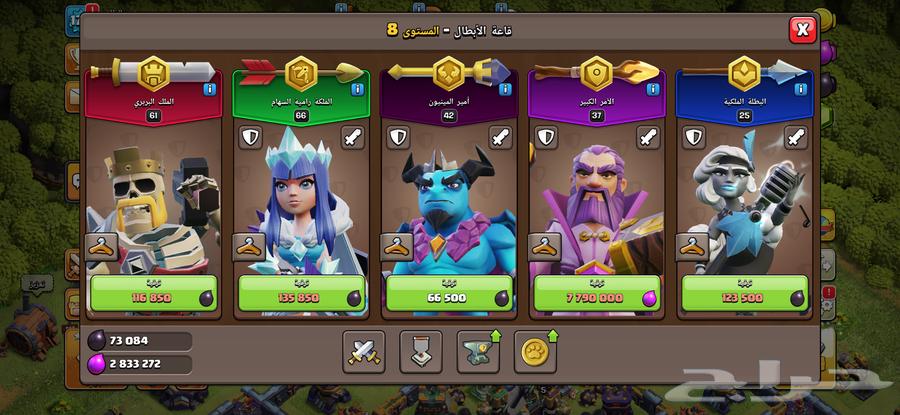Change the Archer Queen skin via hanger
900x415 pixels.
(x=249, y=247)
